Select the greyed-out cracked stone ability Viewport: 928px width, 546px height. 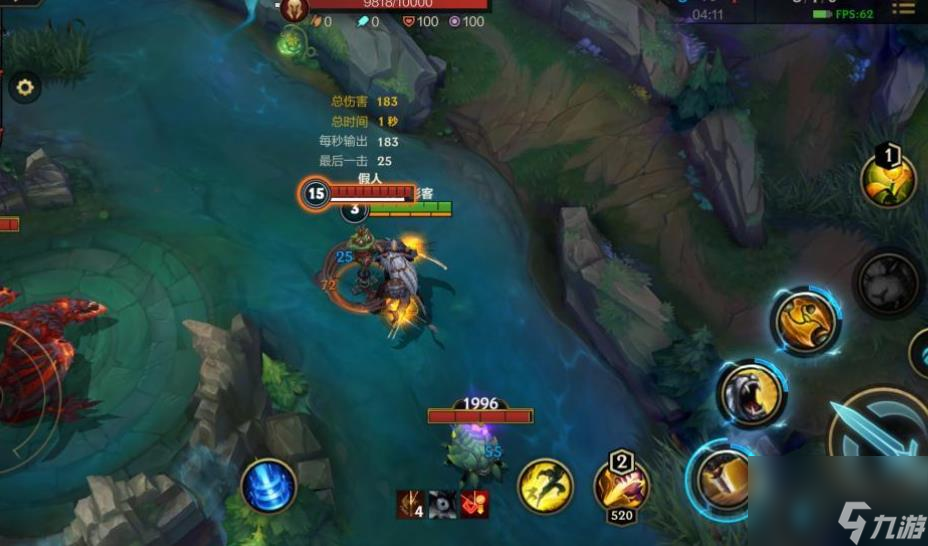point(887,282)
